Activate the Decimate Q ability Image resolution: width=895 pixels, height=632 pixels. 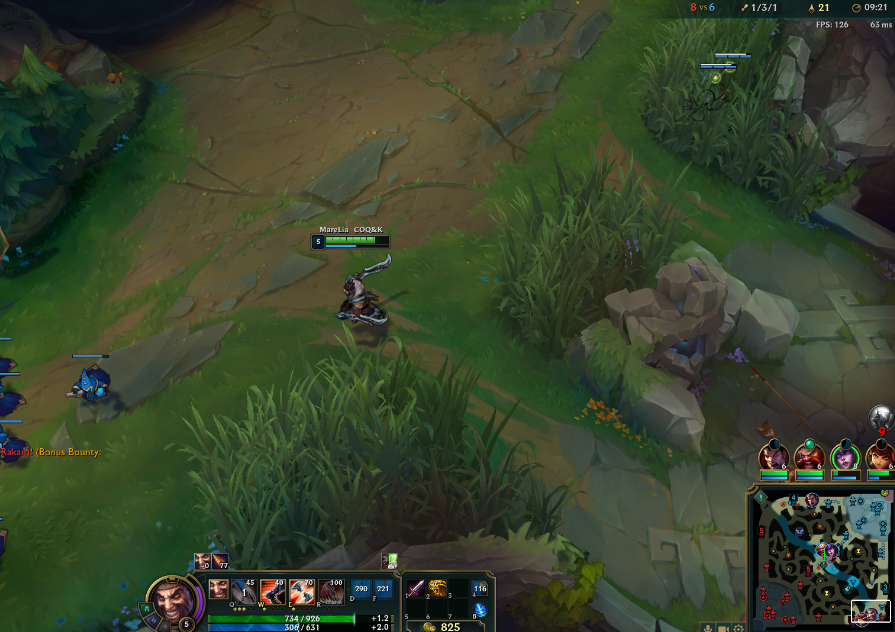point(244,592)
